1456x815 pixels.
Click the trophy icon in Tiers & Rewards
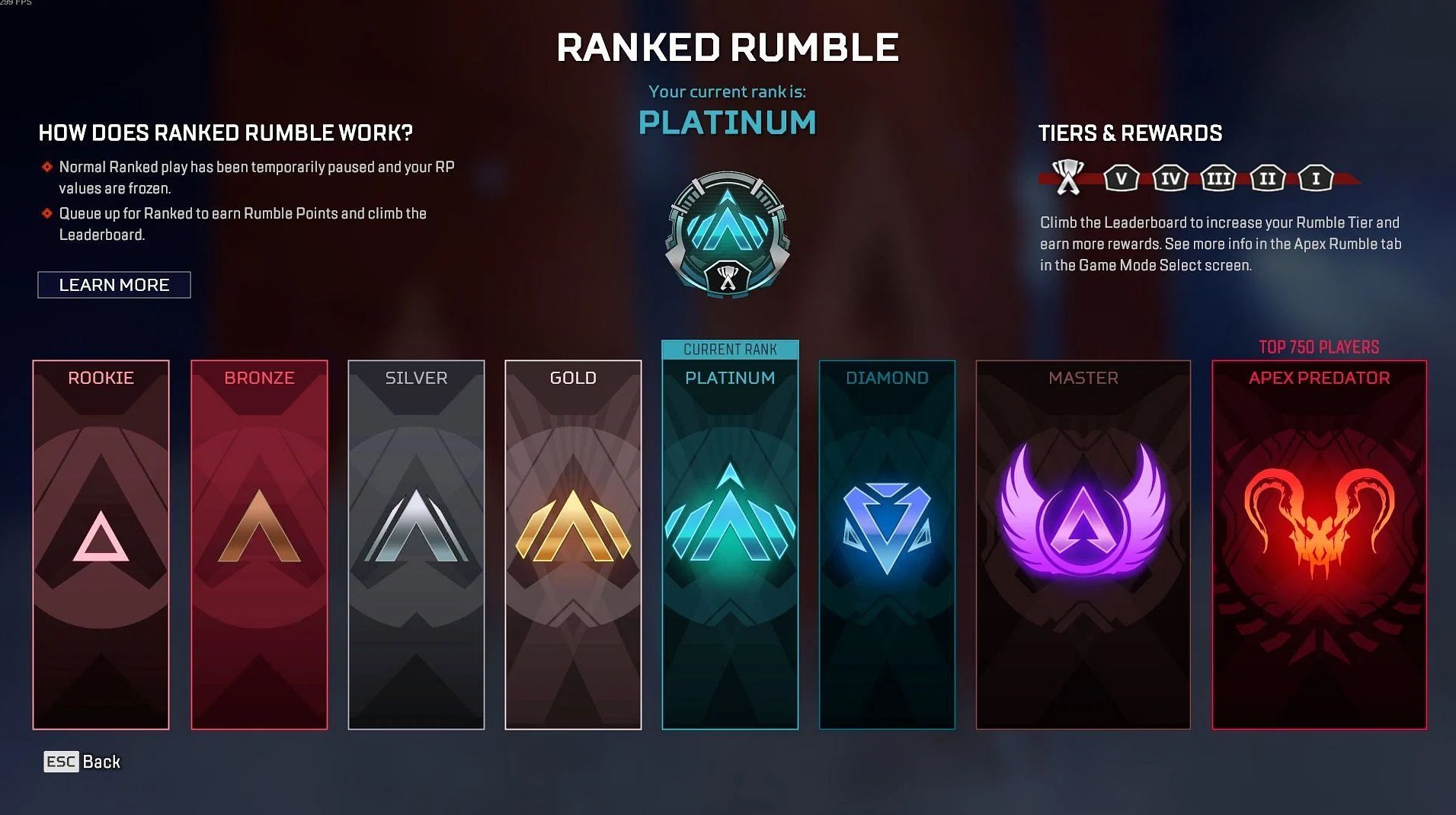pyautogui.click(x=1068, y=177)
